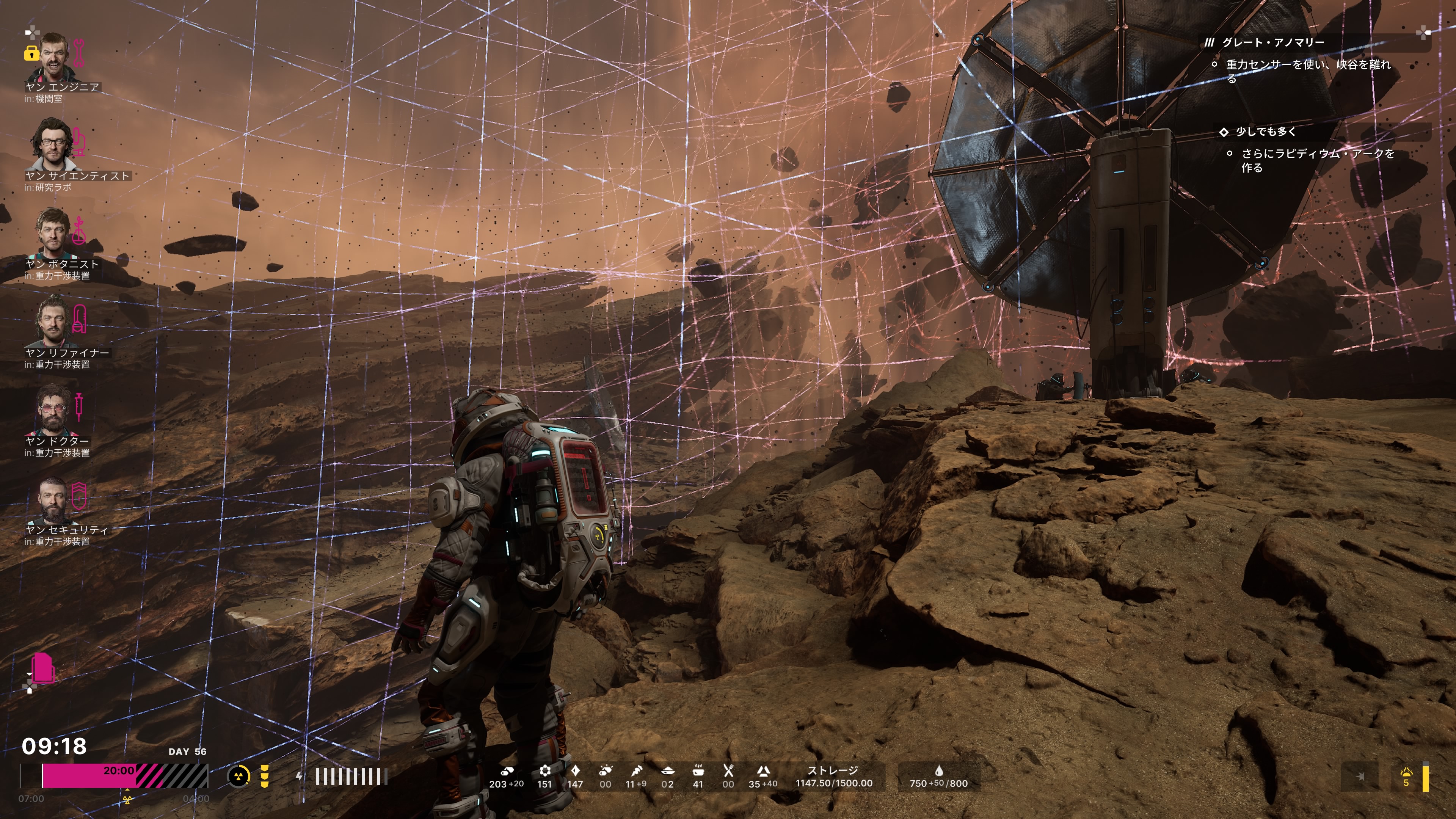Click the yellow radiation hazard icon
Image resolution: width=1456 pixels, height=819 pixels.
[x=238, y=776]
